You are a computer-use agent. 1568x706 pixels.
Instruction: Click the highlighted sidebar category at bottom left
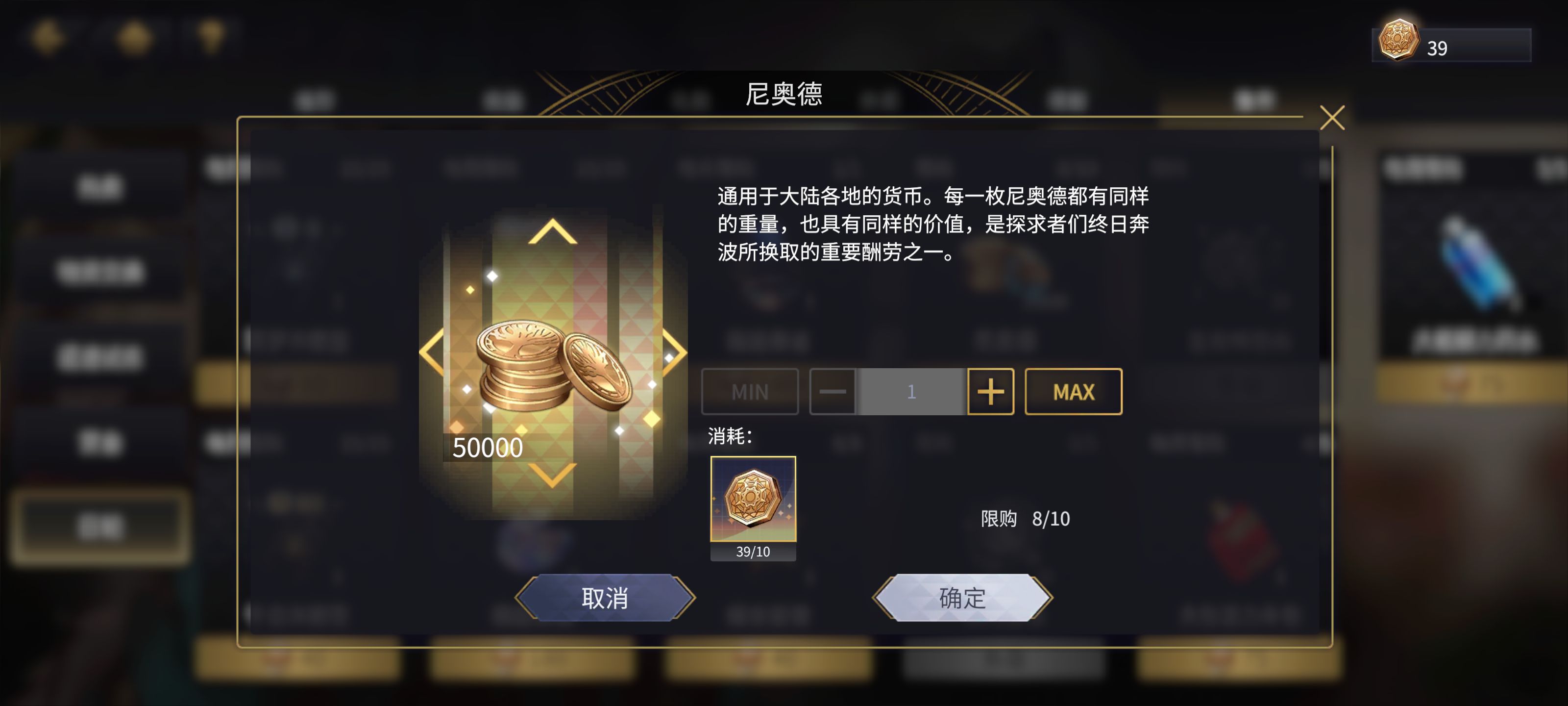[100, 525]
